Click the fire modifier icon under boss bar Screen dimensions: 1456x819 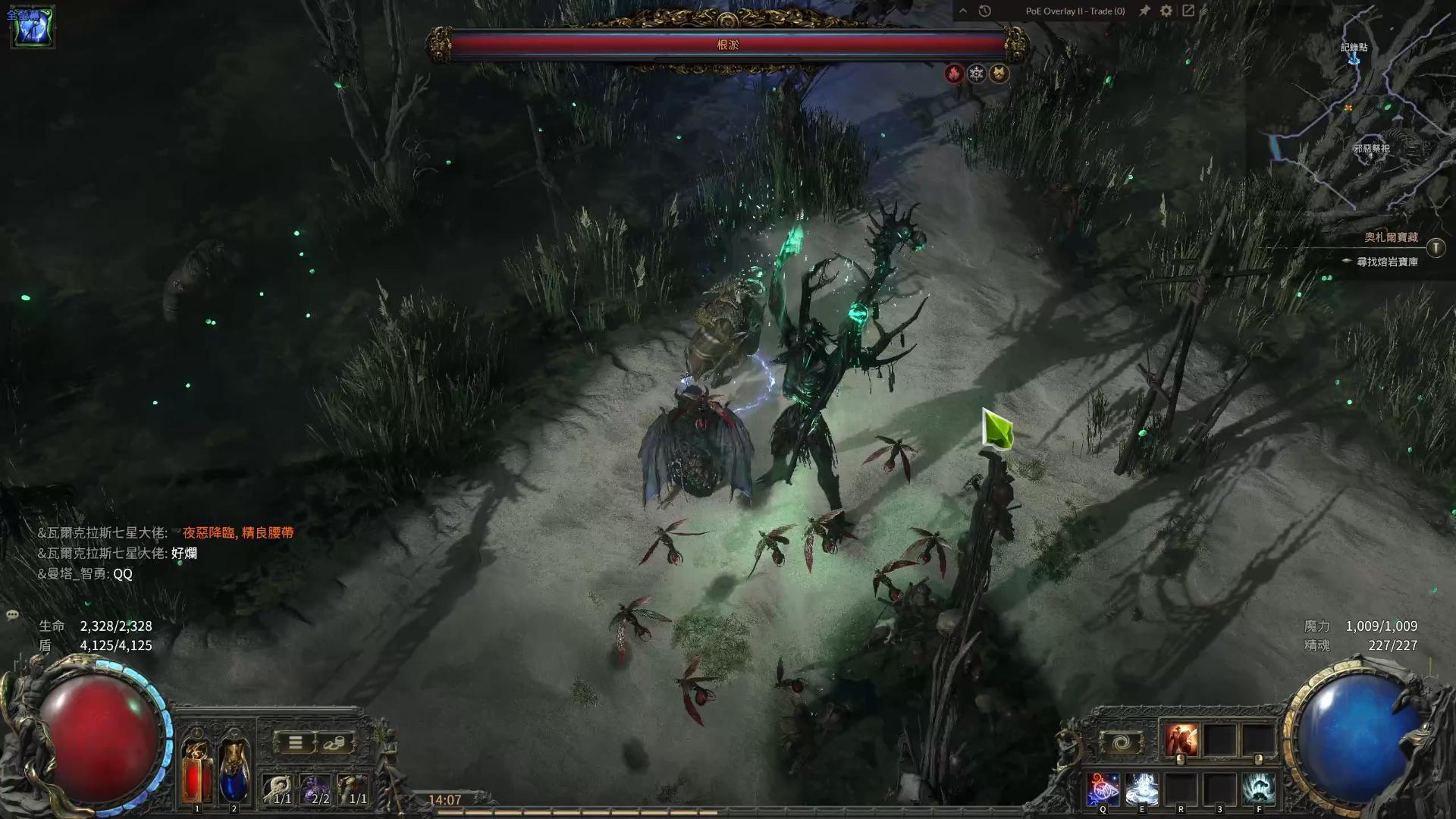click(x=954, y=73)
